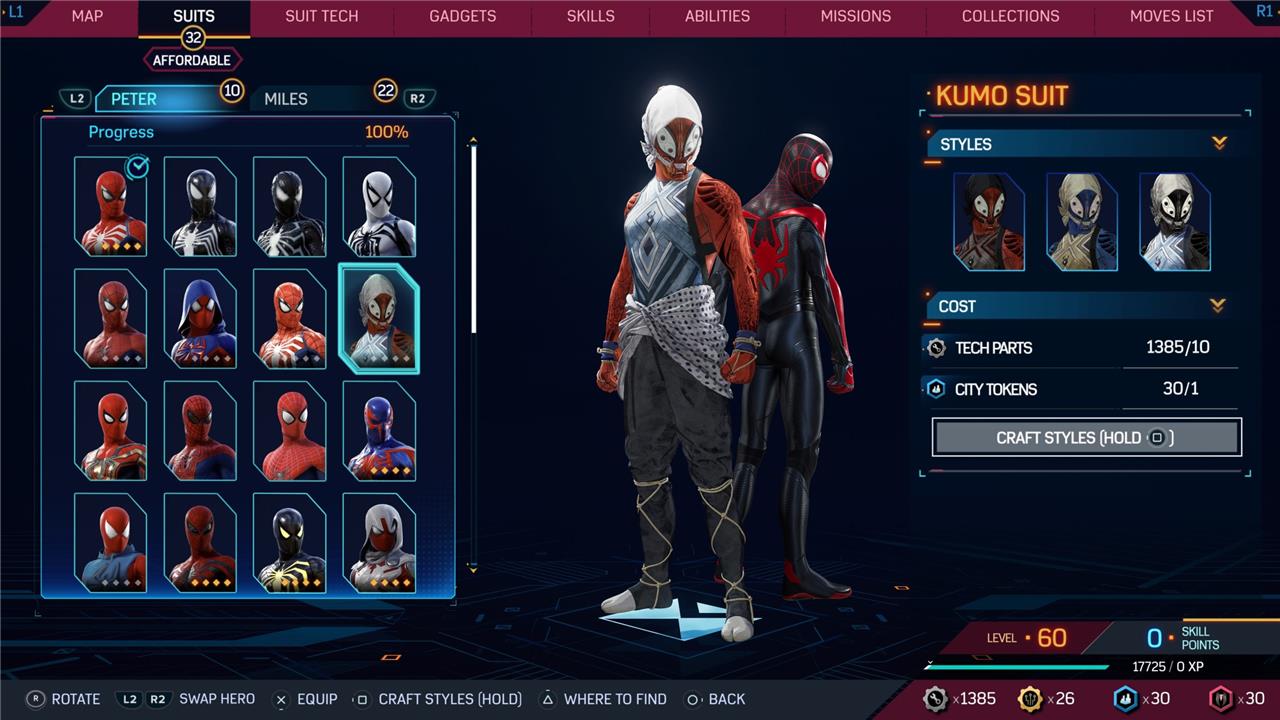The width and height of the screenshot is (1280, 720).
Task: Open the Missions tab
Action: pos(855,16)
